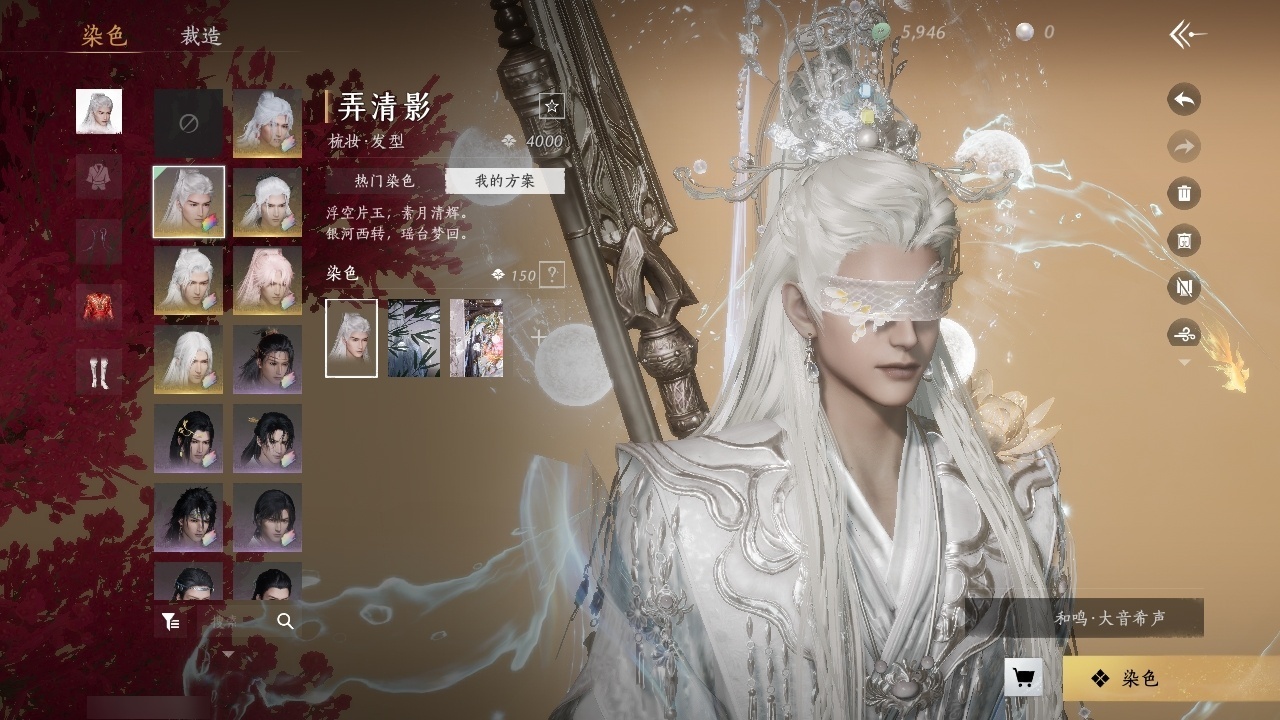Open the shopping cart
Image resolution: width=1280 pixels, height=720 pixels.
click(x=1023, y=678)
